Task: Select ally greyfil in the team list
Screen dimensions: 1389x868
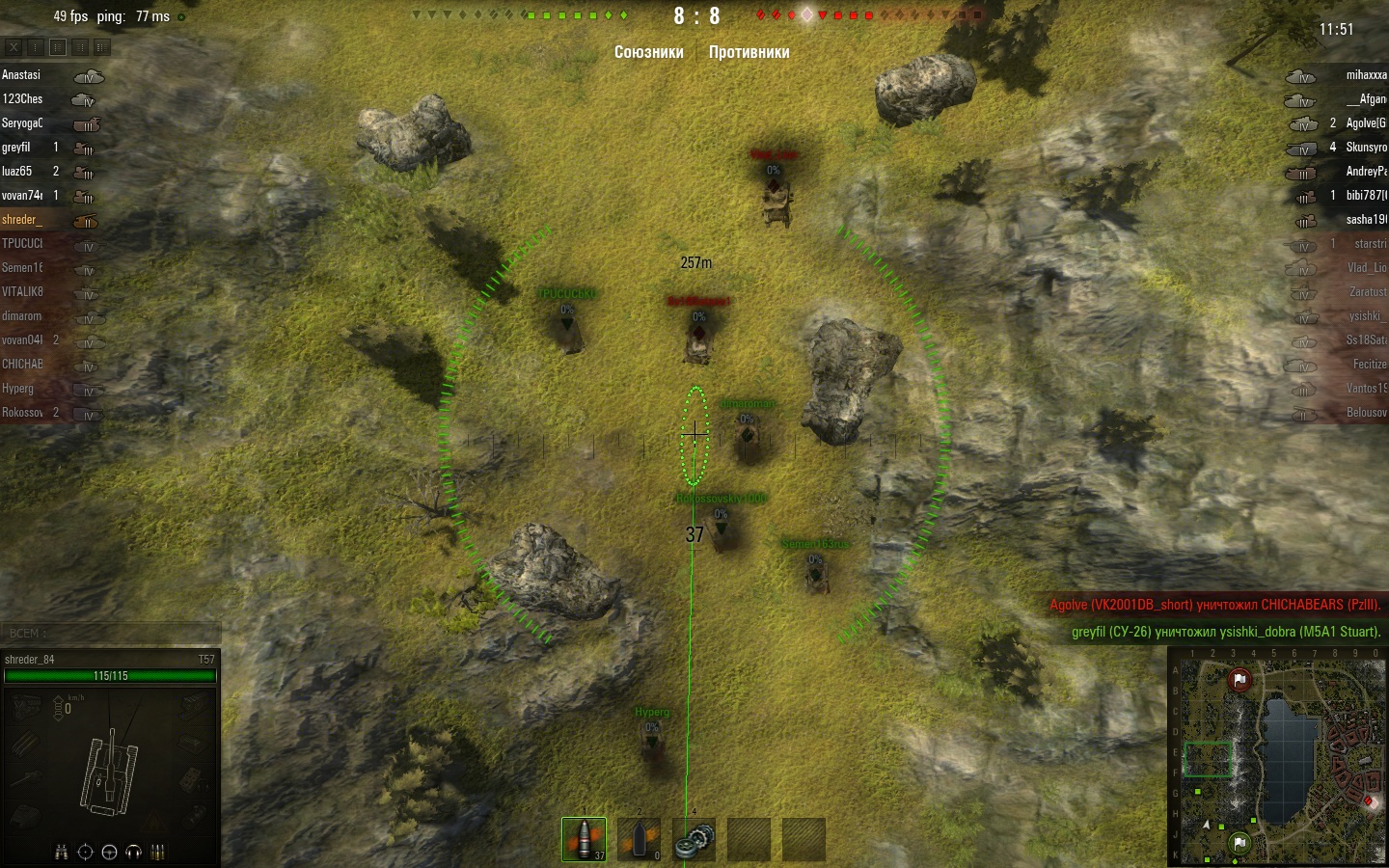Action: coord(16,148)
